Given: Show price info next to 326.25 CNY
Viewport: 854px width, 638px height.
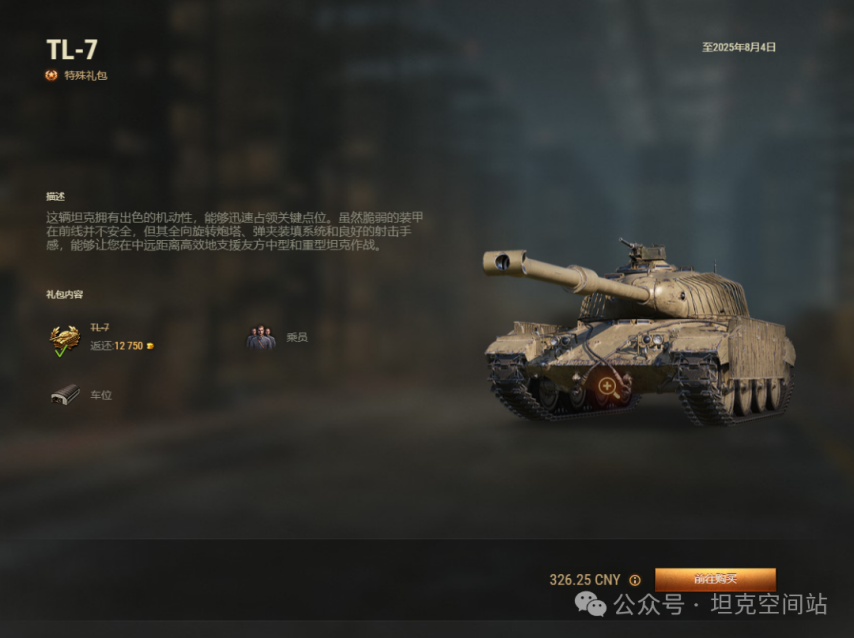Looking at the screenshot, I should 635,580.
